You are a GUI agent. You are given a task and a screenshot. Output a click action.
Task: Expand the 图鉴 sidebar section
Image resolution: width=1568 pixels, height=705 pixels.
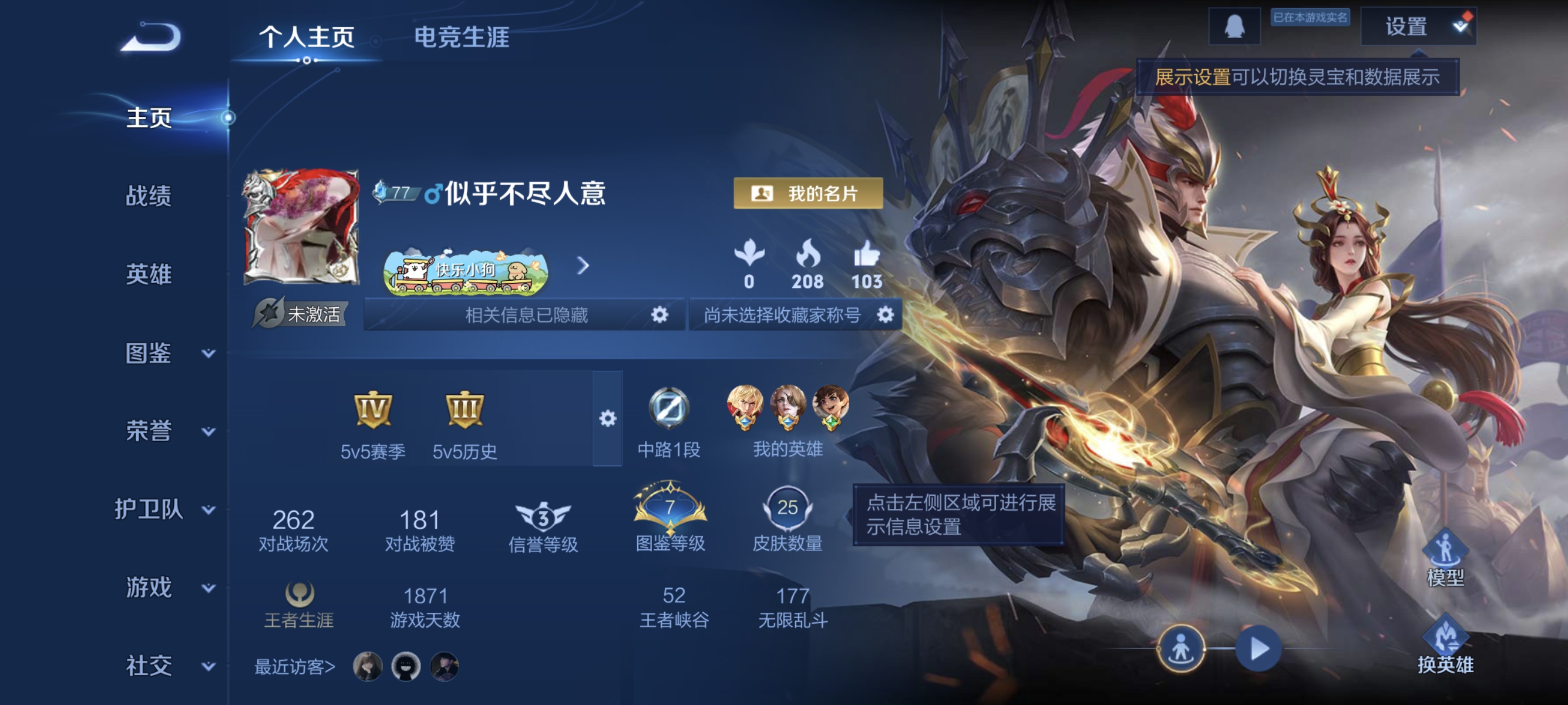(x=150, y=353)
